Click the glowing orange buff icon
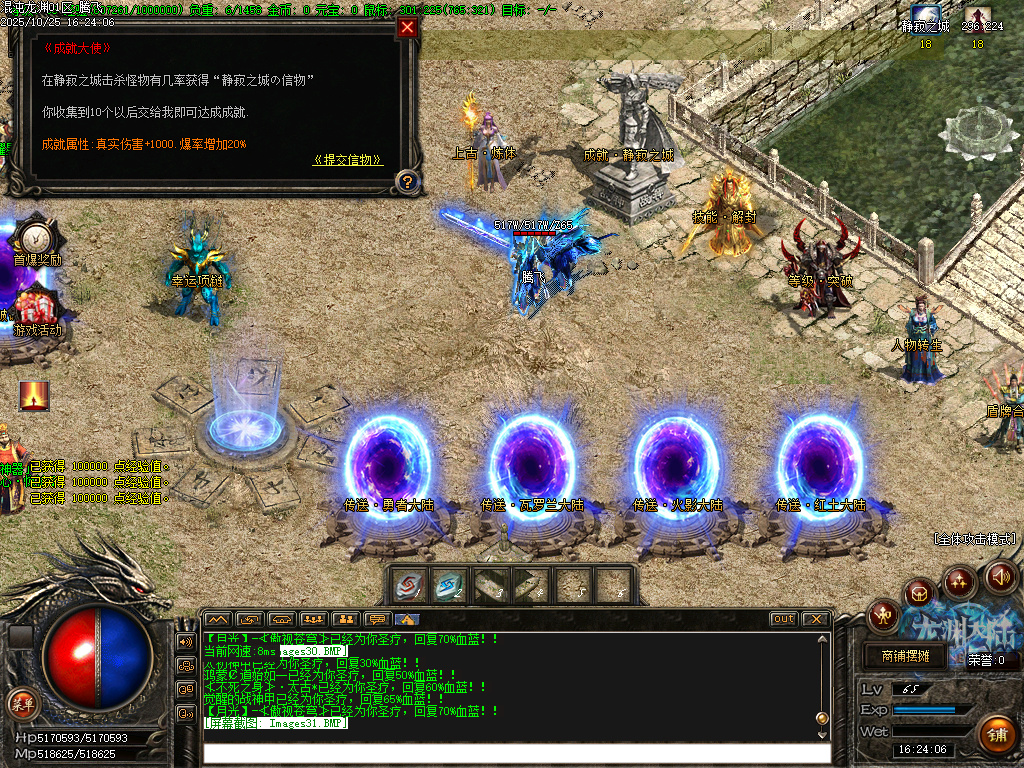The width and height of the screenshot is (1024, 768). click(35, 395)
